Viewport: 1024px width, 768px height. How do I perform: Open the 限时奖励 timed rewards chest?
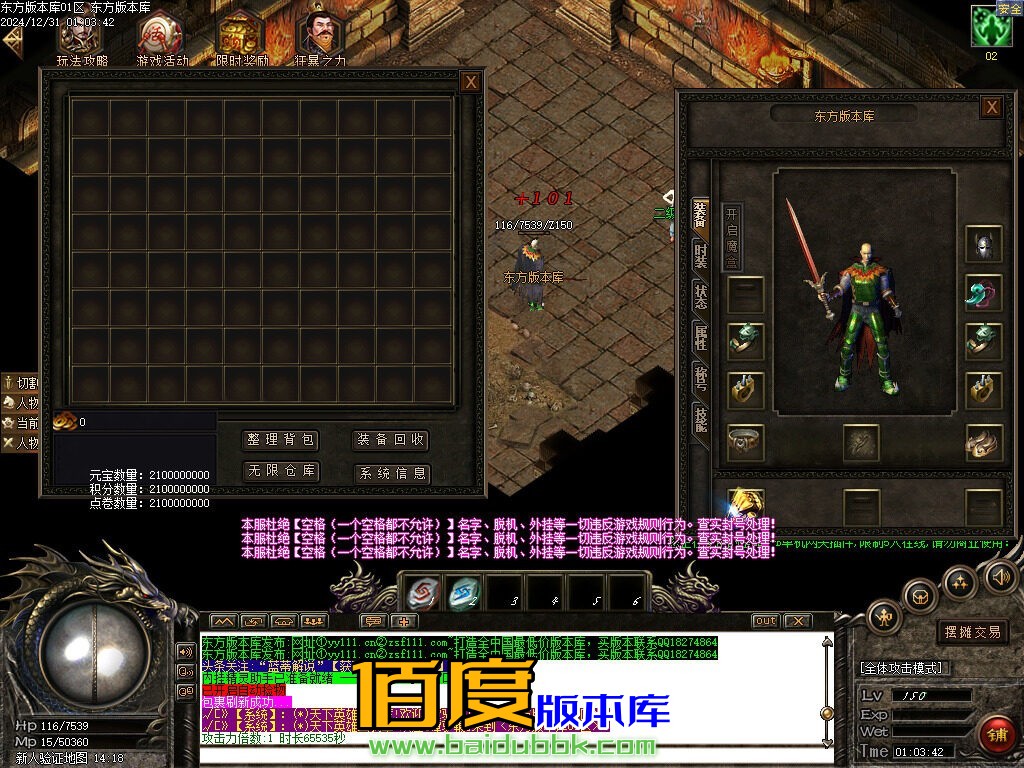[x=241, y=38]
